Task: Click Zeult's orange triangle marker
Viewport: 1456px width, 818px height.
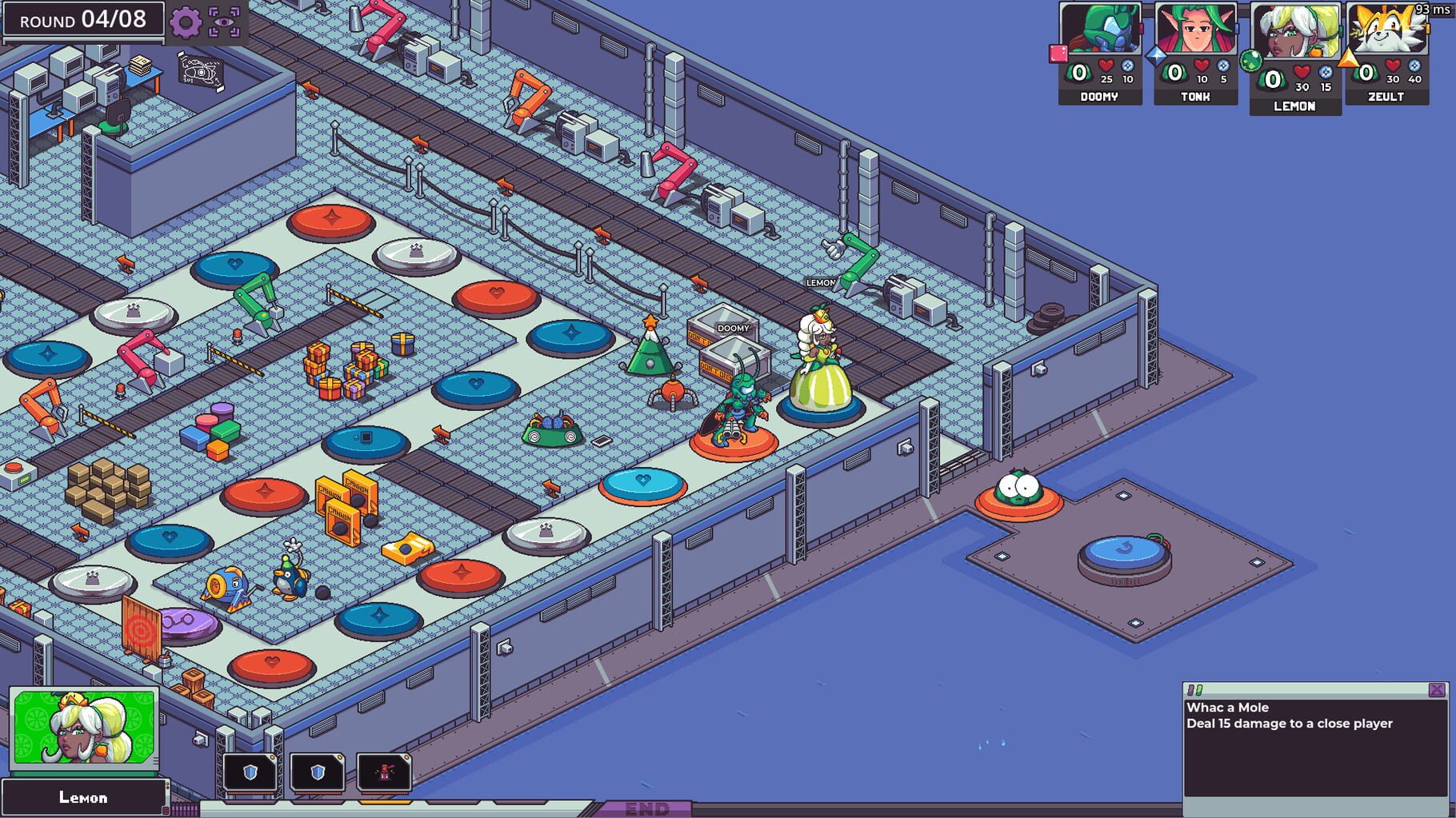Action: click(x=1349, y=56)
